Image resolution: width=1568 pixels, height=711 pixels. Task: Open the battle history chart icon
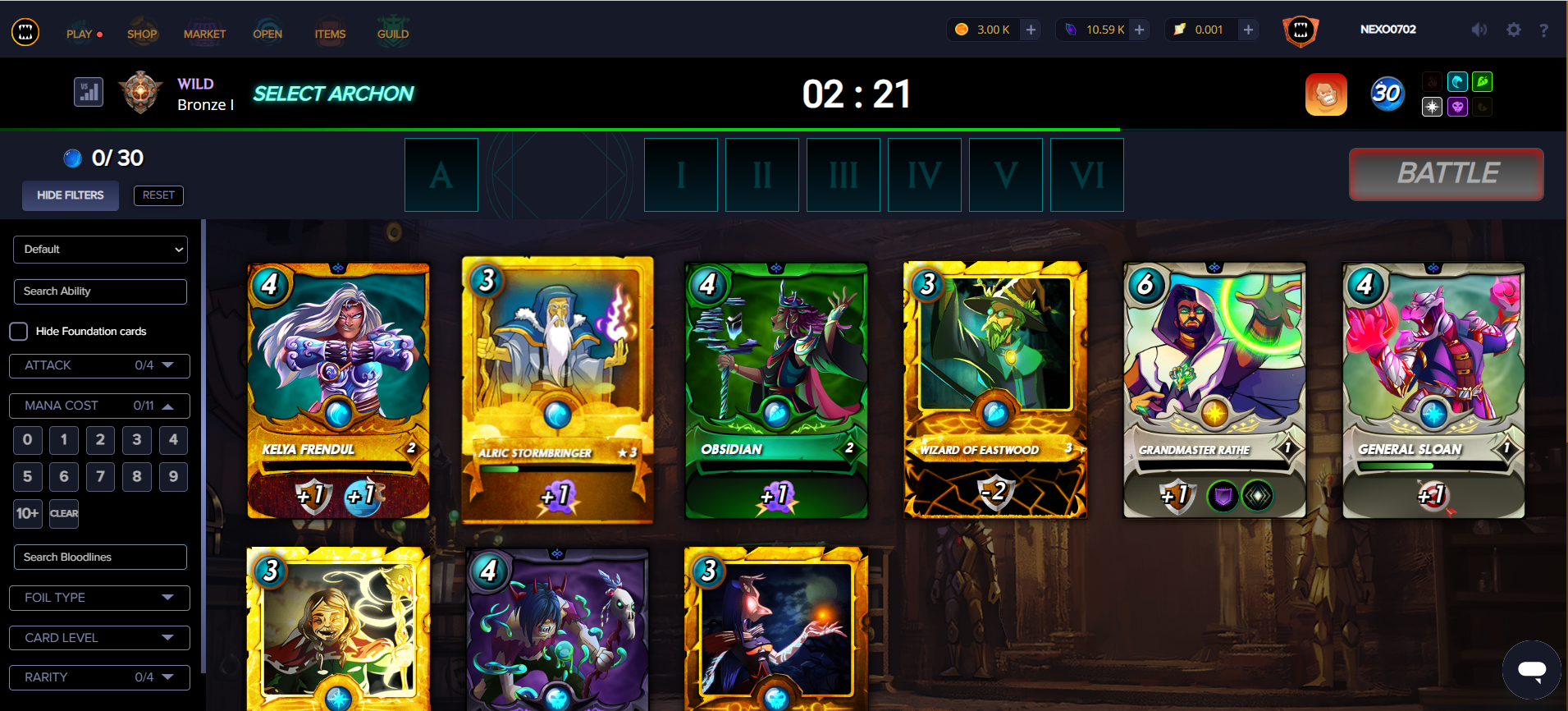88,92
